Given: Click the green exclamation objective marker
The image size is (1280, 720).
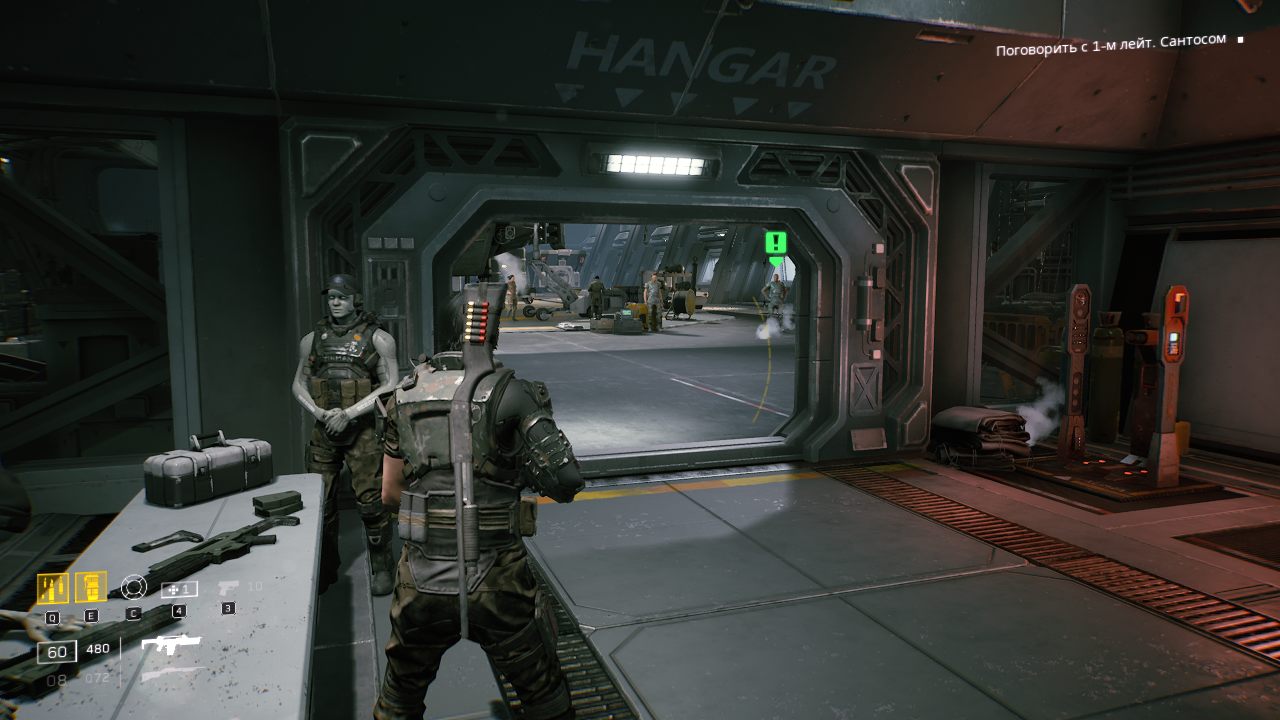Looking at the screenshot, I should pos(776,243).
